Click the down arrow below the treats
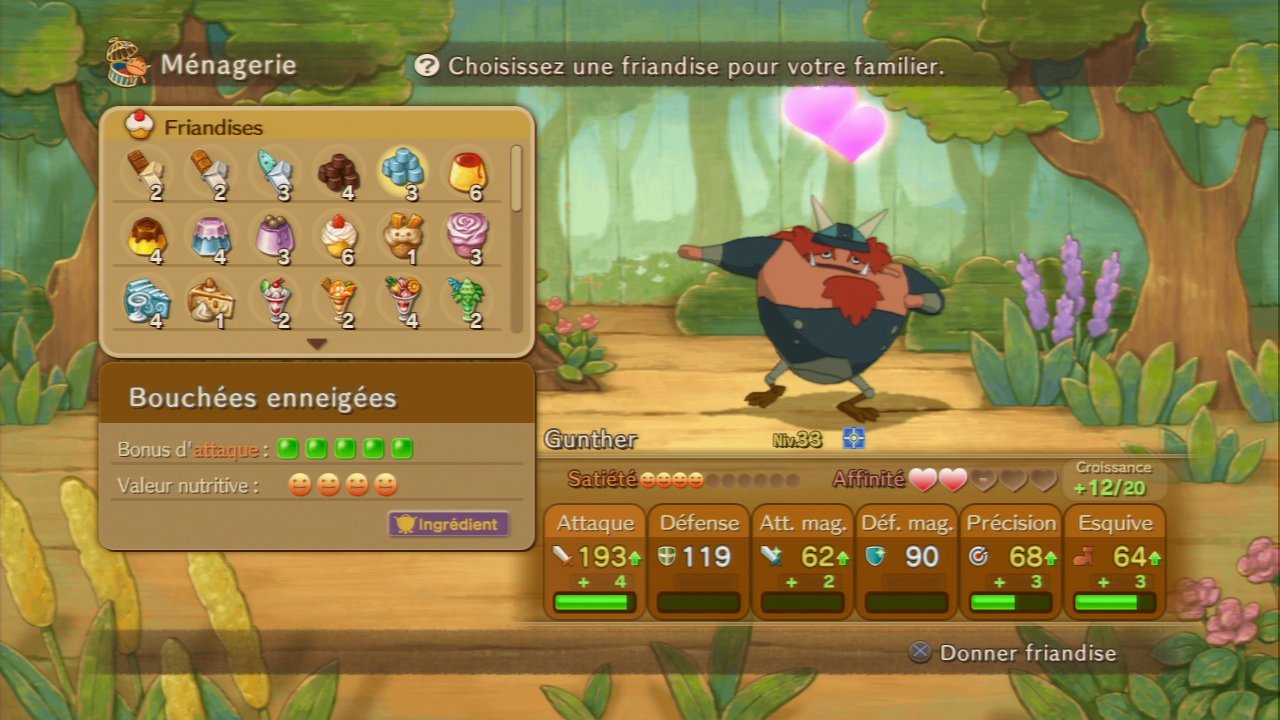 pos(317,344)
